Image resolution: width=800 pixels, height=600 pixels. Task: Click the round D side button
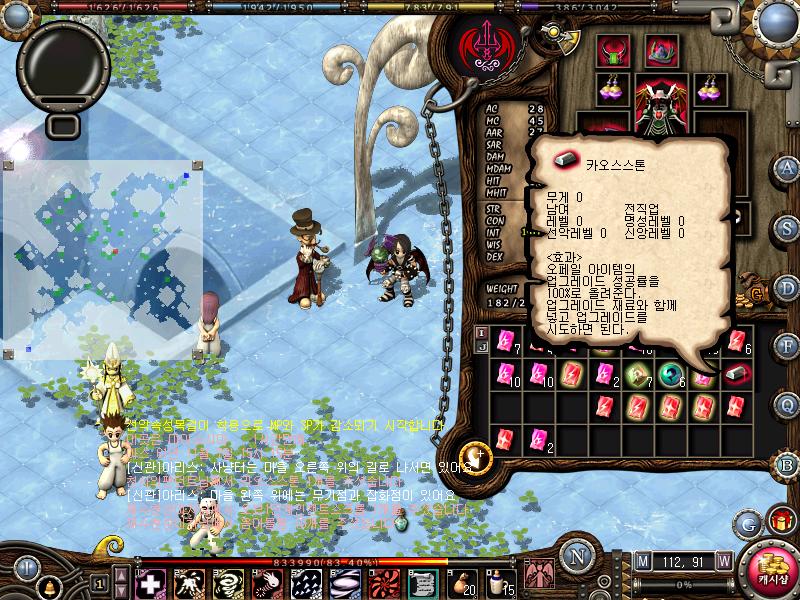(x=787, y=289)
